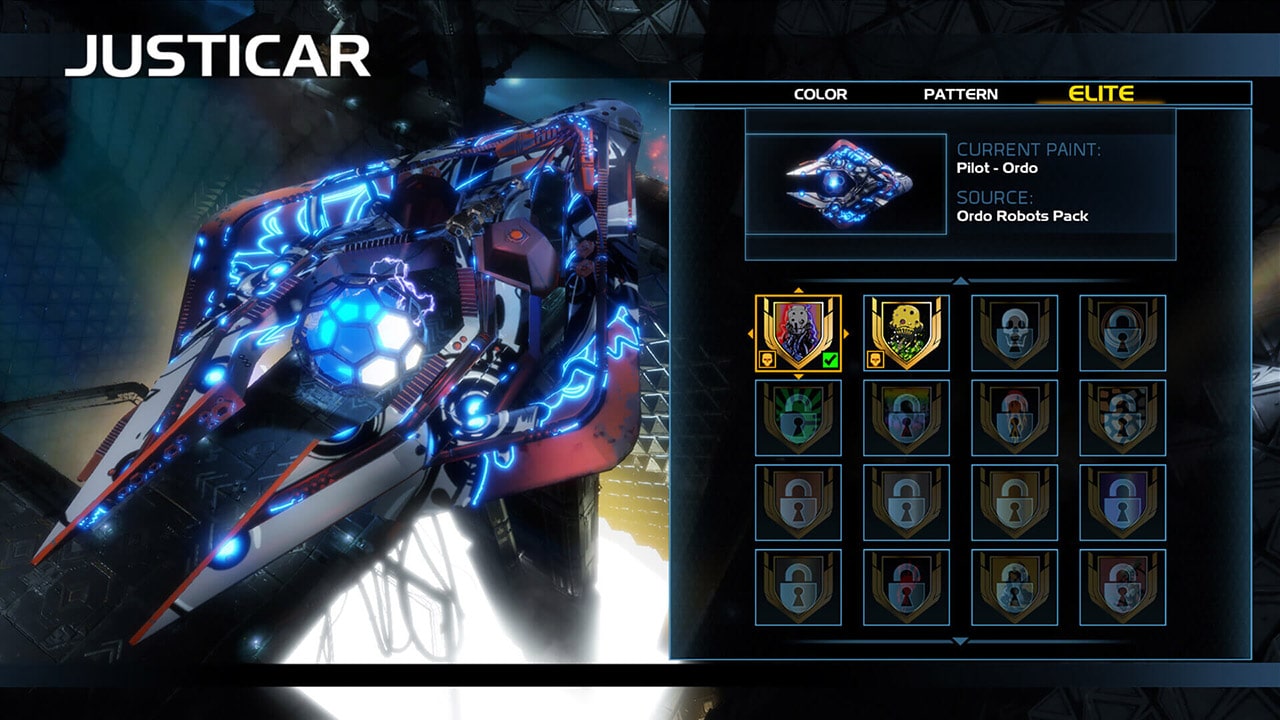The height and width of the screenshot is (720, 1280).
Task: Click the small skull icon on the selected badge
Action: 768,358
